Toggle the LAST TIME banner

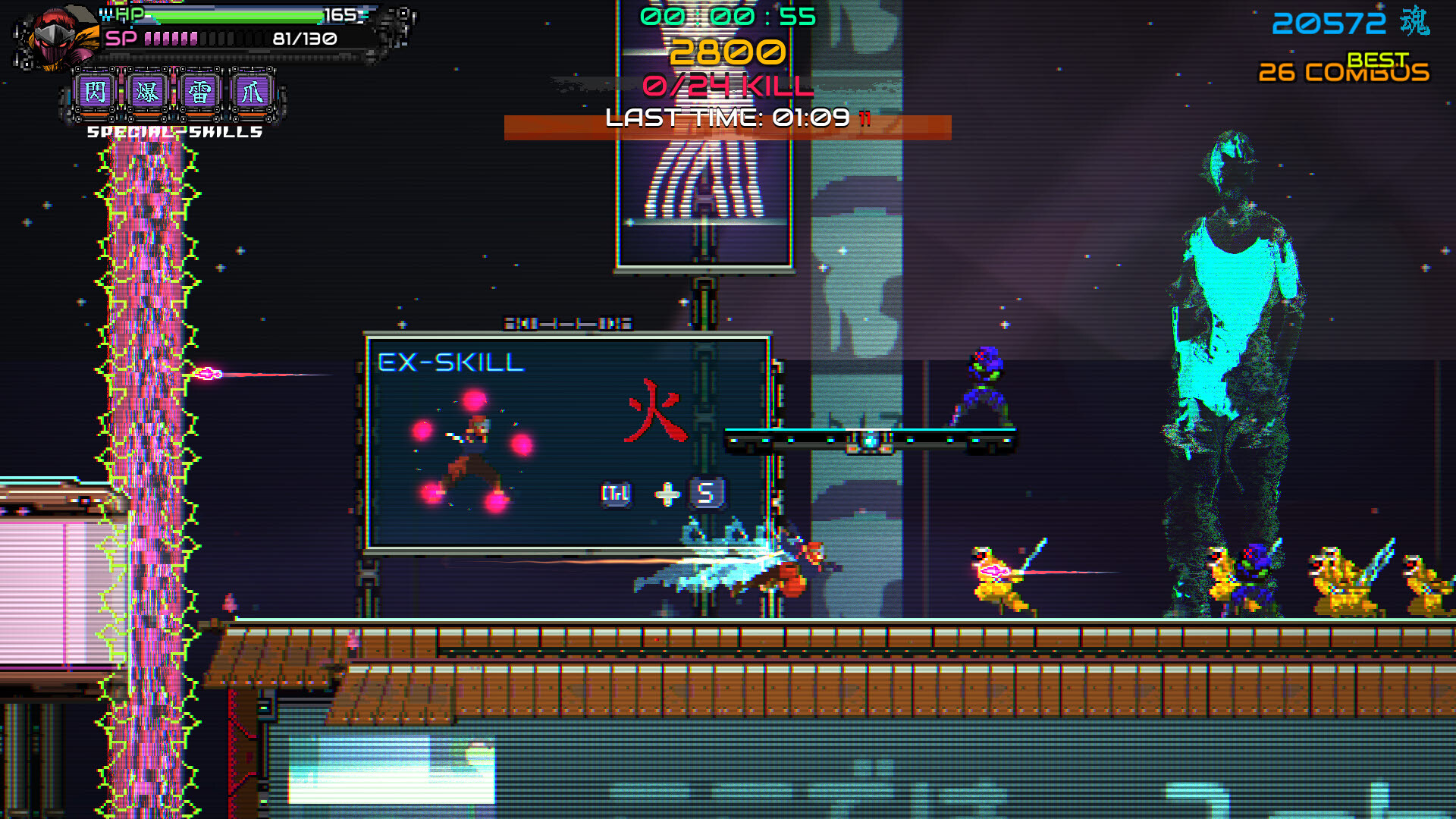(730, 118)
